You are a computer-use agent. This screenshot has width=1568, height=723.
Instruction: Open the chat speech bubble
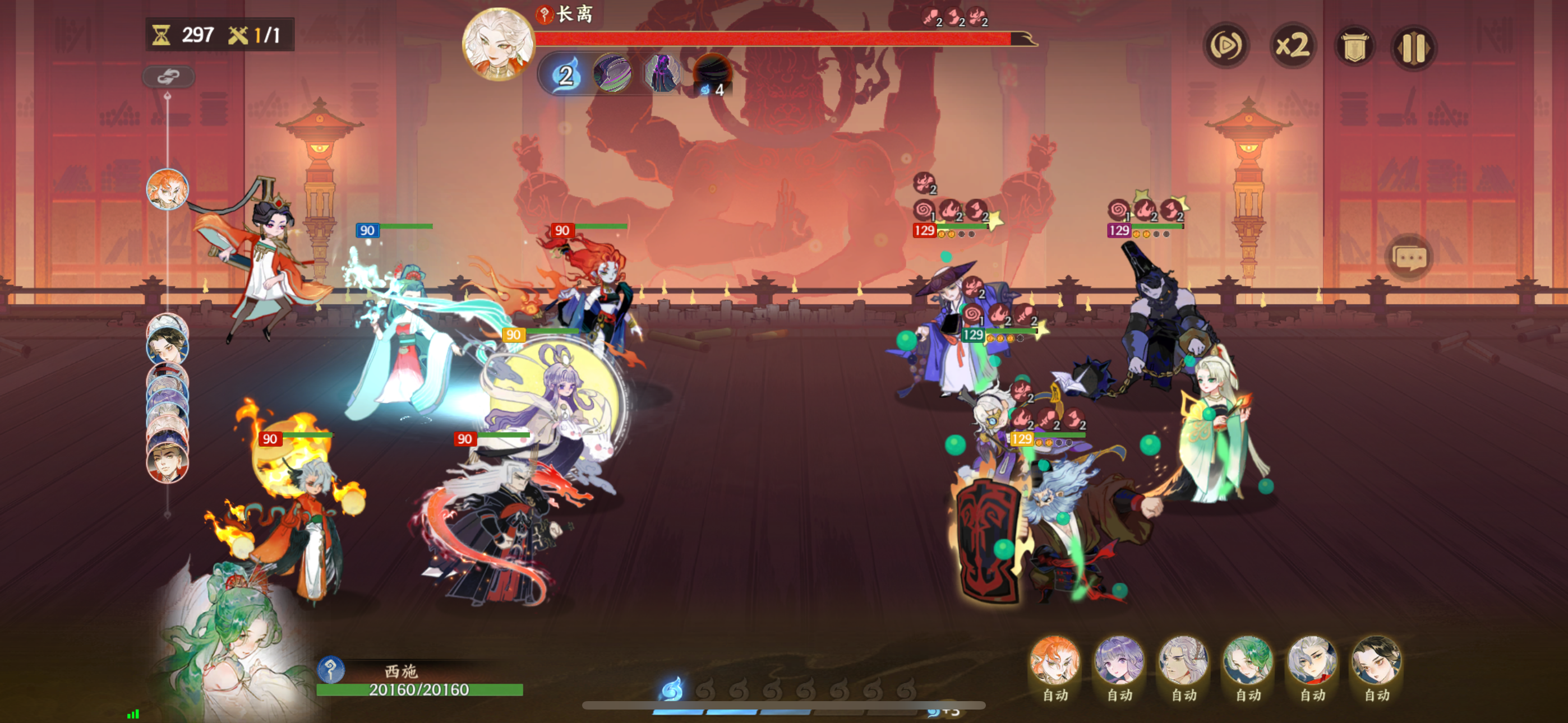[1409, 258]
